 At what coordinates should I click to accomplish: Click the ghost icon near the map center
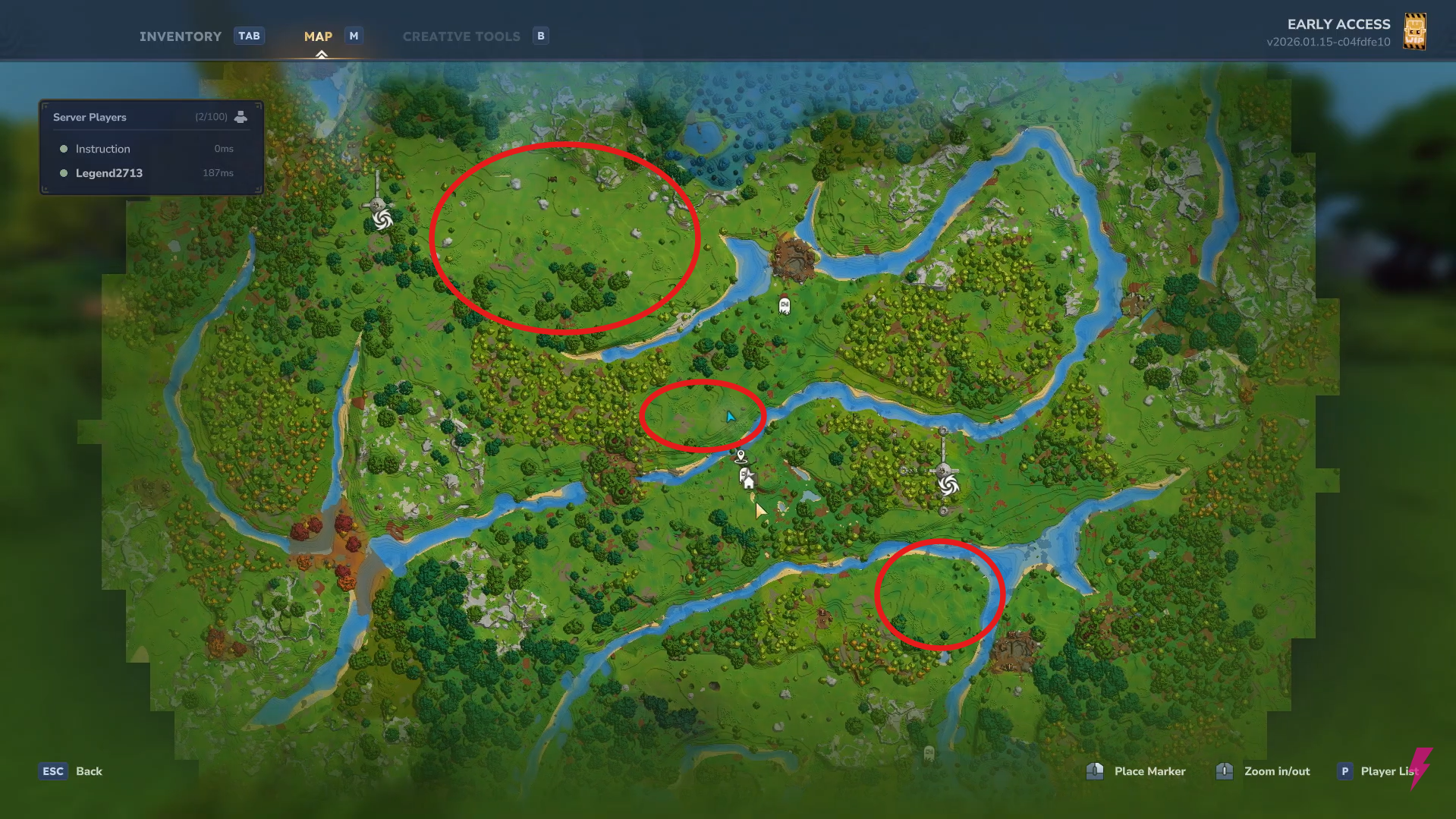(784, 305)
